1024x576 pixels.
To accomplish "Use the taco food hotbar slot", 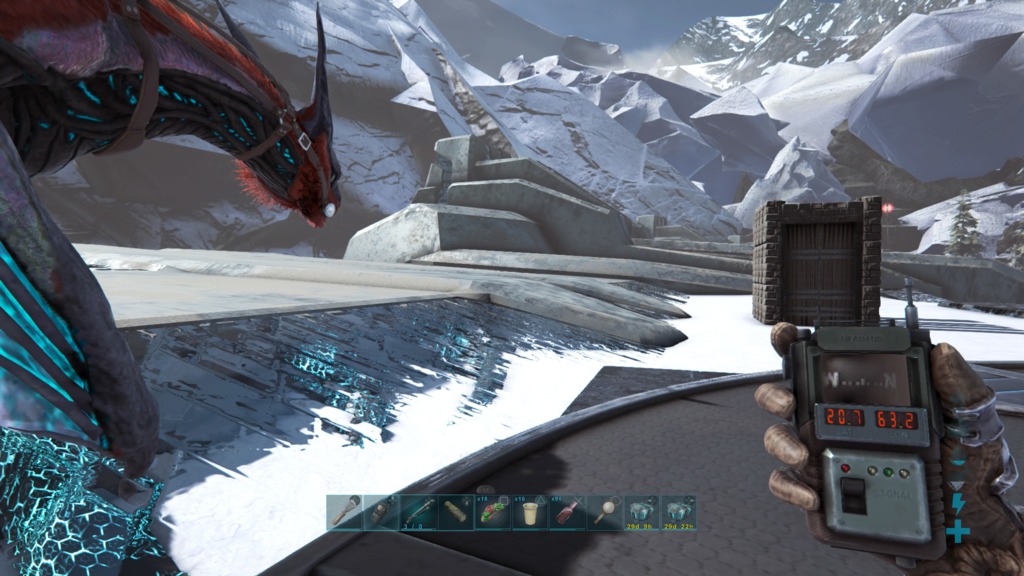I will click(x=492, y=512).
